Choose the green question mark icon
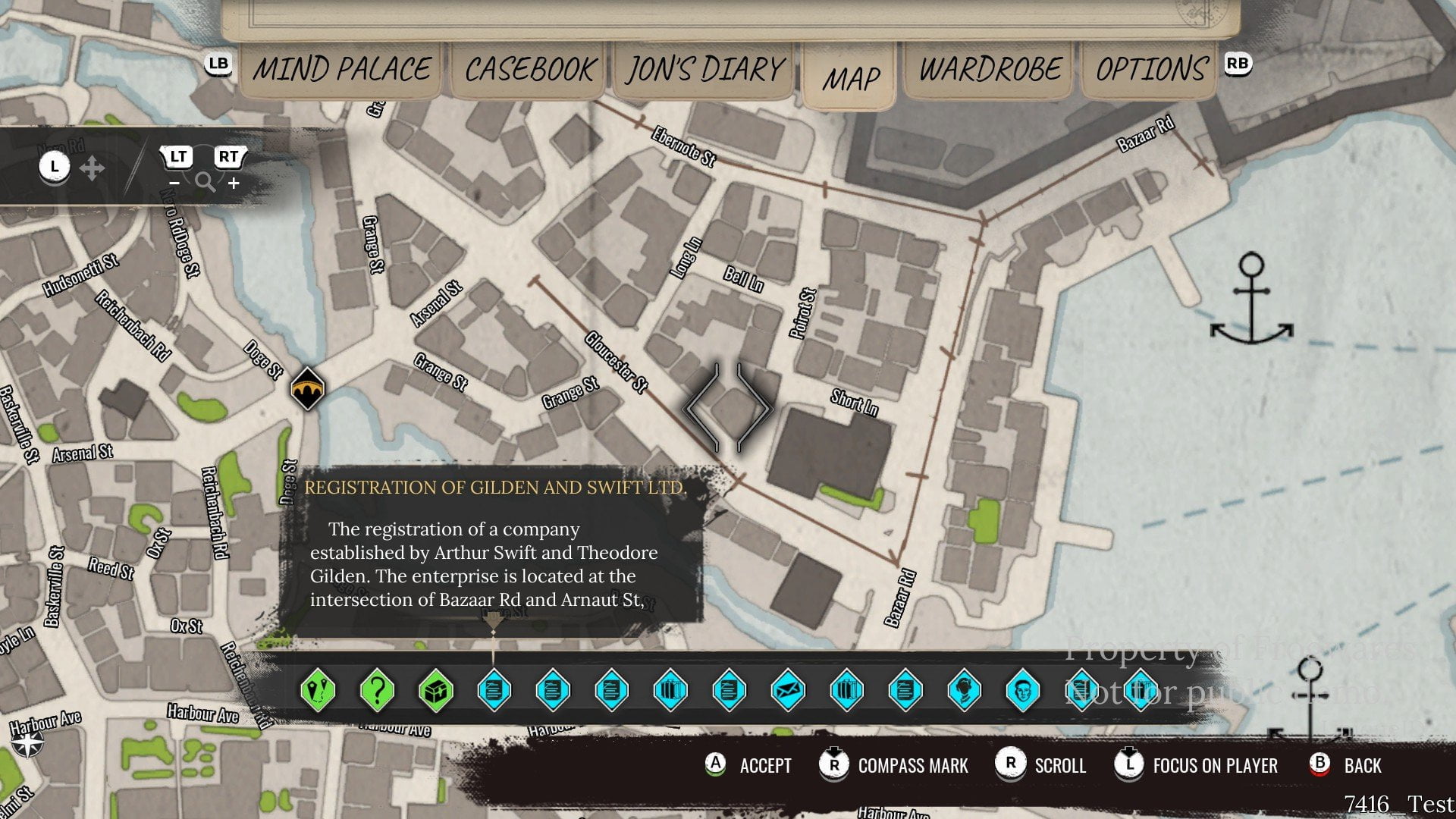The image size is (1456, 819). (377, 691)
